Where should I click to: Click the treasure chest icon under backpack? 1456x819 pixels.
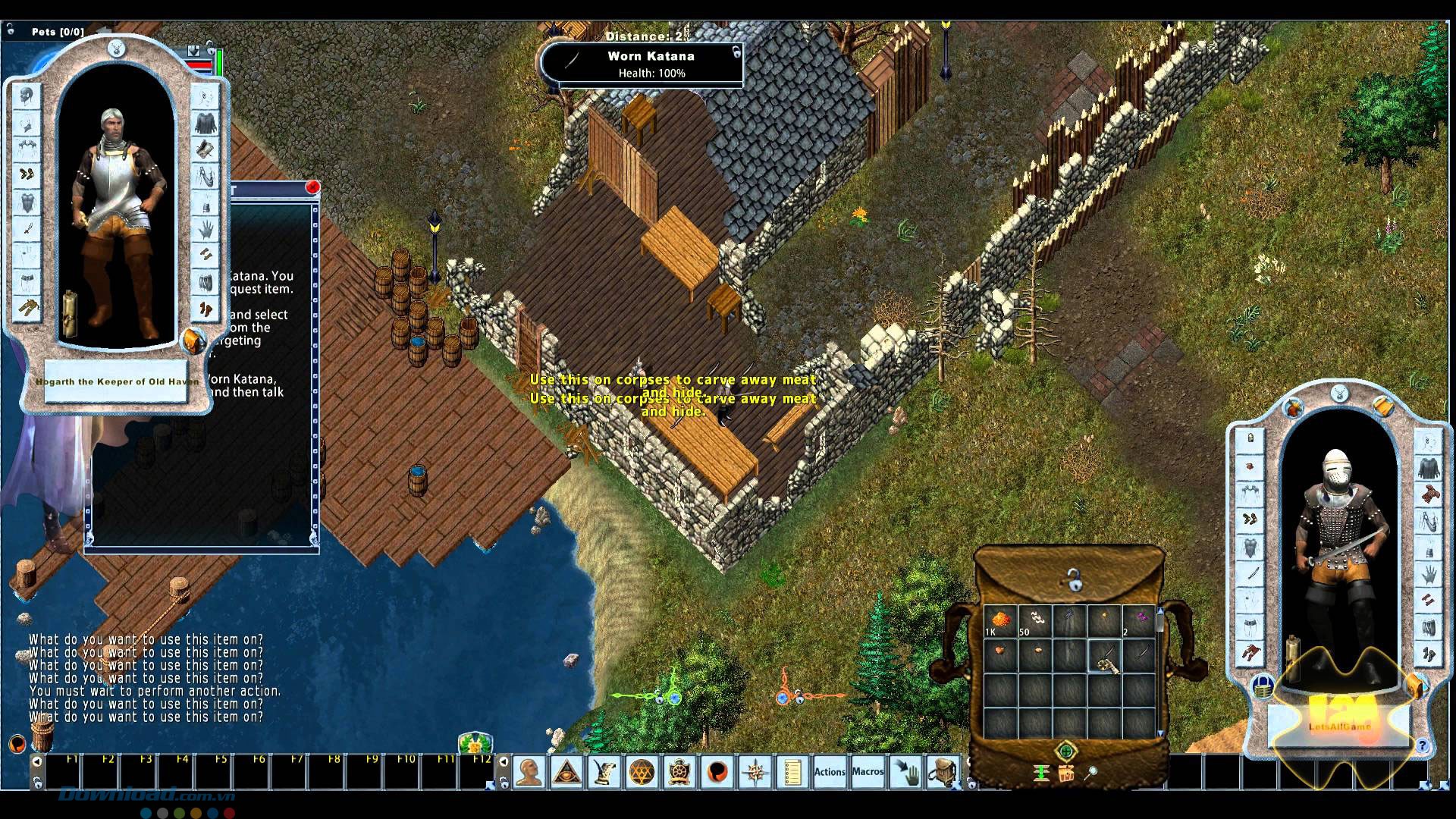click(x=1066, y=773)
